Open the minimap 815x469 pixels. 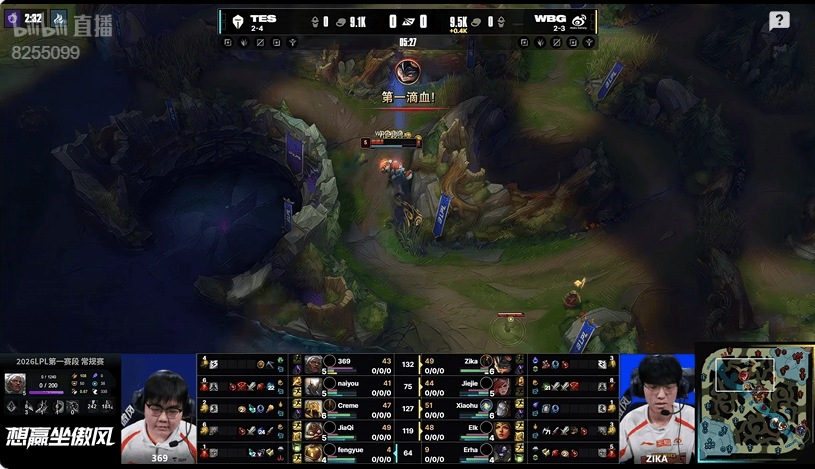click(x=754, y=404)
